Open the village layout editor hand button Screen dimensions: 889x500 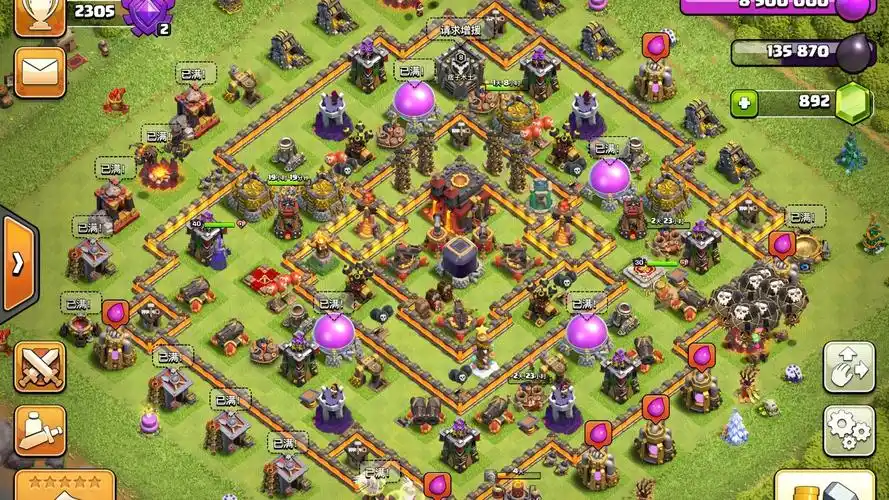tap(848, 367)
